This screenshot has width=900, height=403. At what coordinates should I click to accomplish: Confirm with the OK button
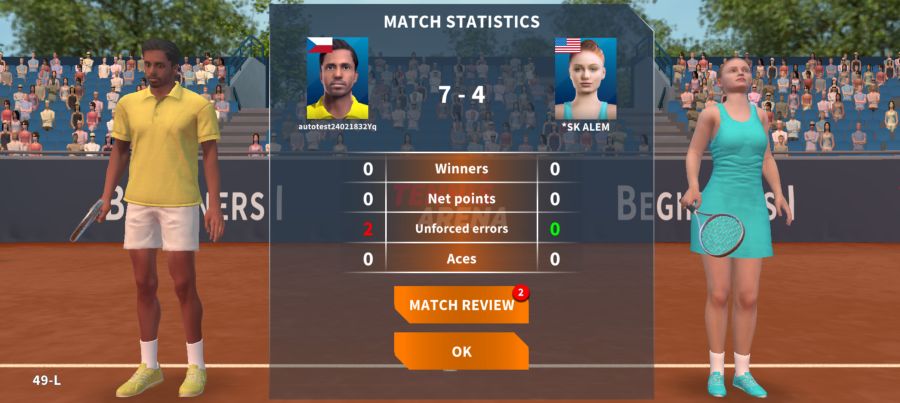[x=461, y=351]
